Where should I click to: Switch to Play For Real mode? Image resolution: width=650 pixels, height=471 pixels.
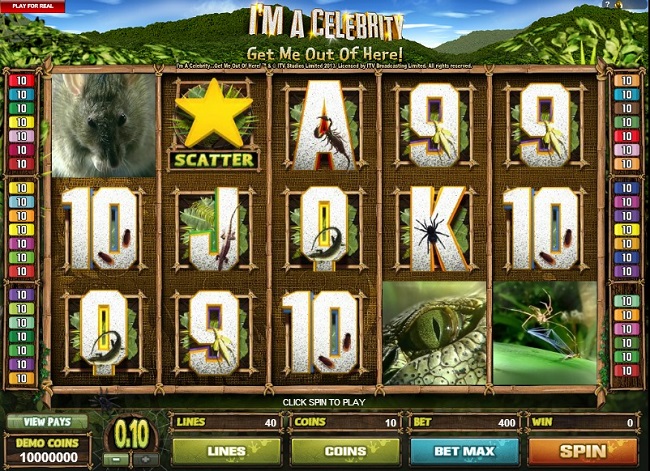click(32, 6)
